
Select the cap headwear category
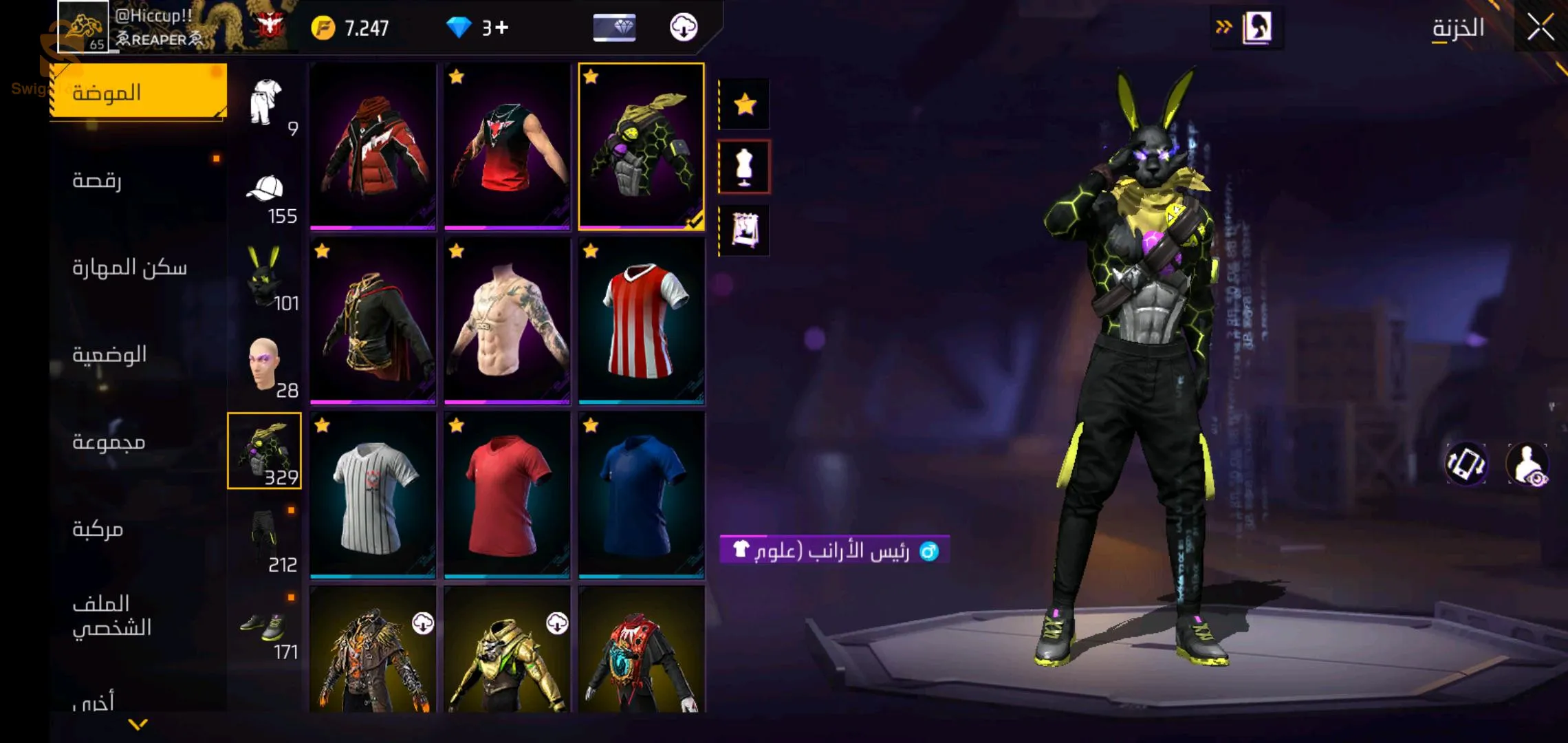pyautogui.click(x=265, y=191)
